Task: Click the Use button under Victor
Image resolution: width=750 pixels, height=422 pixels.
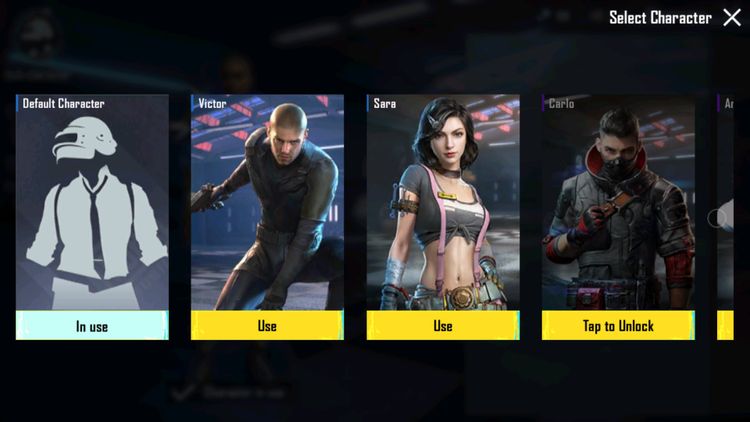Action: coord(267,325)
